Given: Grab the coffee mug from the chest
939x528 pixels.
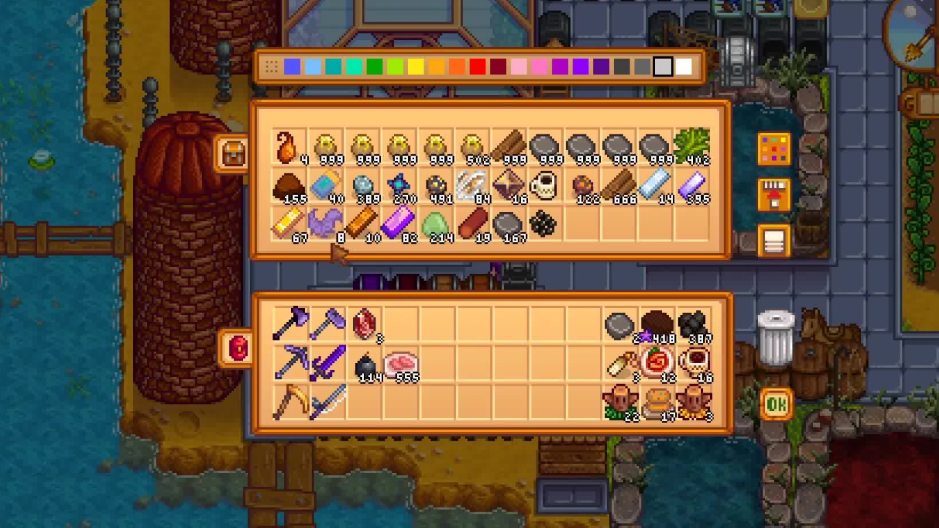Looking at the screenshot, I should 544,186.
